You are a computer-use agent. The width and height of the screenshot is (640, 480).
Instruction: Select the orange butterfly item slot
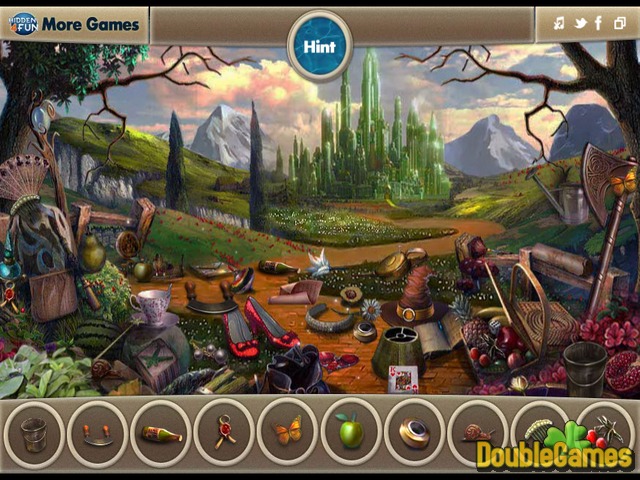click(287, 433)
